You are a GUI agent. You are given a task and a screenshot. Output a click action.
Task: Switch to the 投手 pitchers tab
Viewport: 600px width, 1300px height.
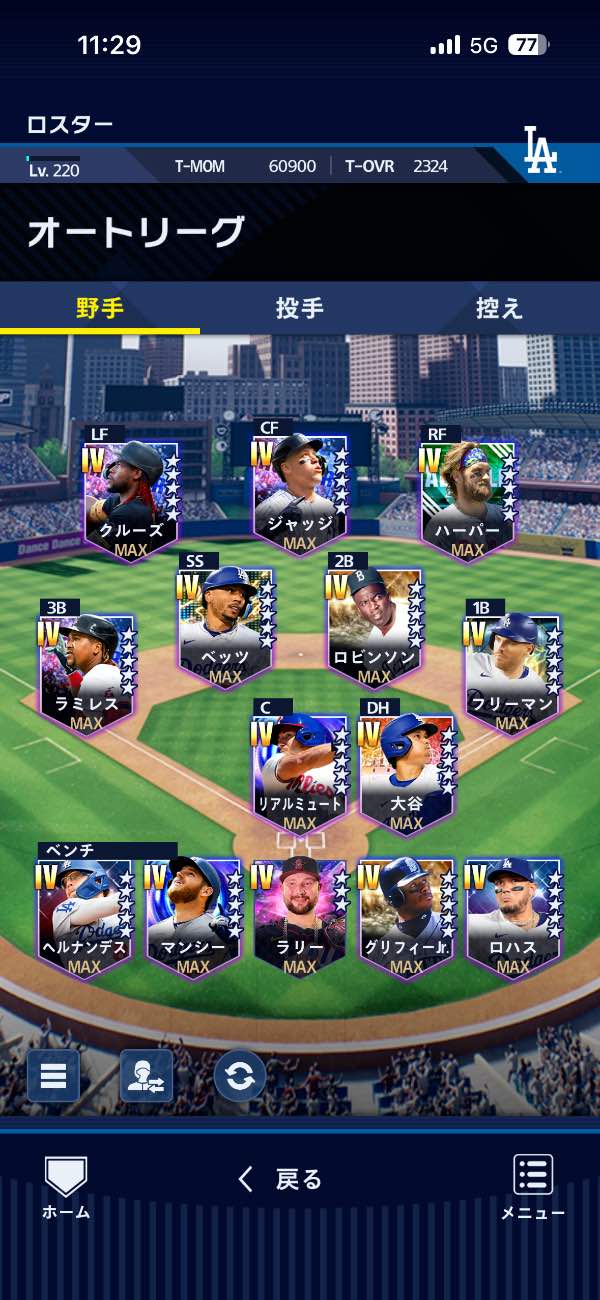[300, 308]
